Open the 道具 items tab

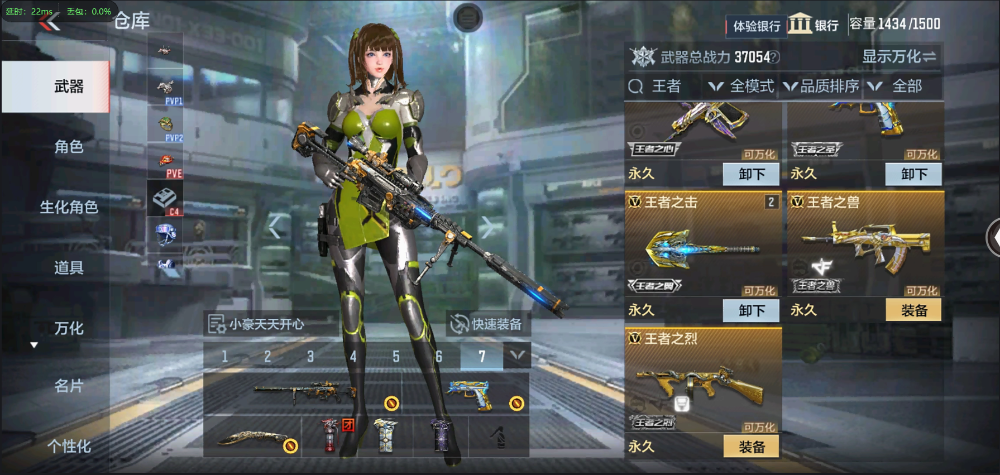point(68,267)
